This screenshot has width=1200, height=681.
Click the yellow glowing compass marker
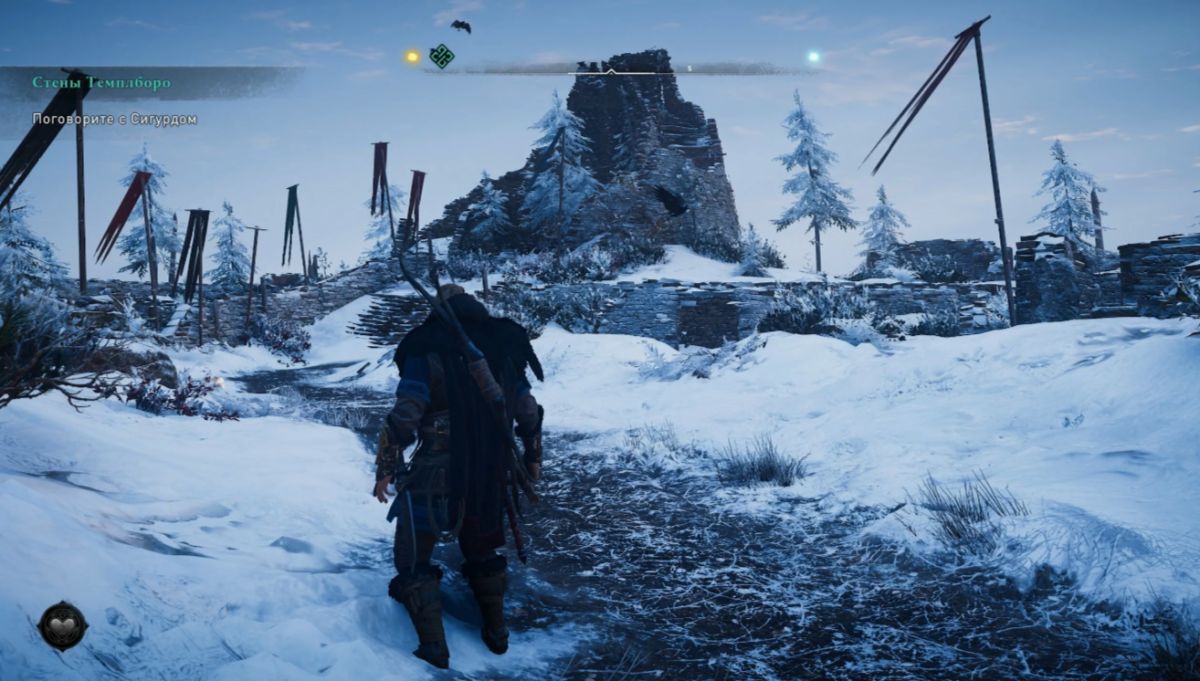coord(412,57)
